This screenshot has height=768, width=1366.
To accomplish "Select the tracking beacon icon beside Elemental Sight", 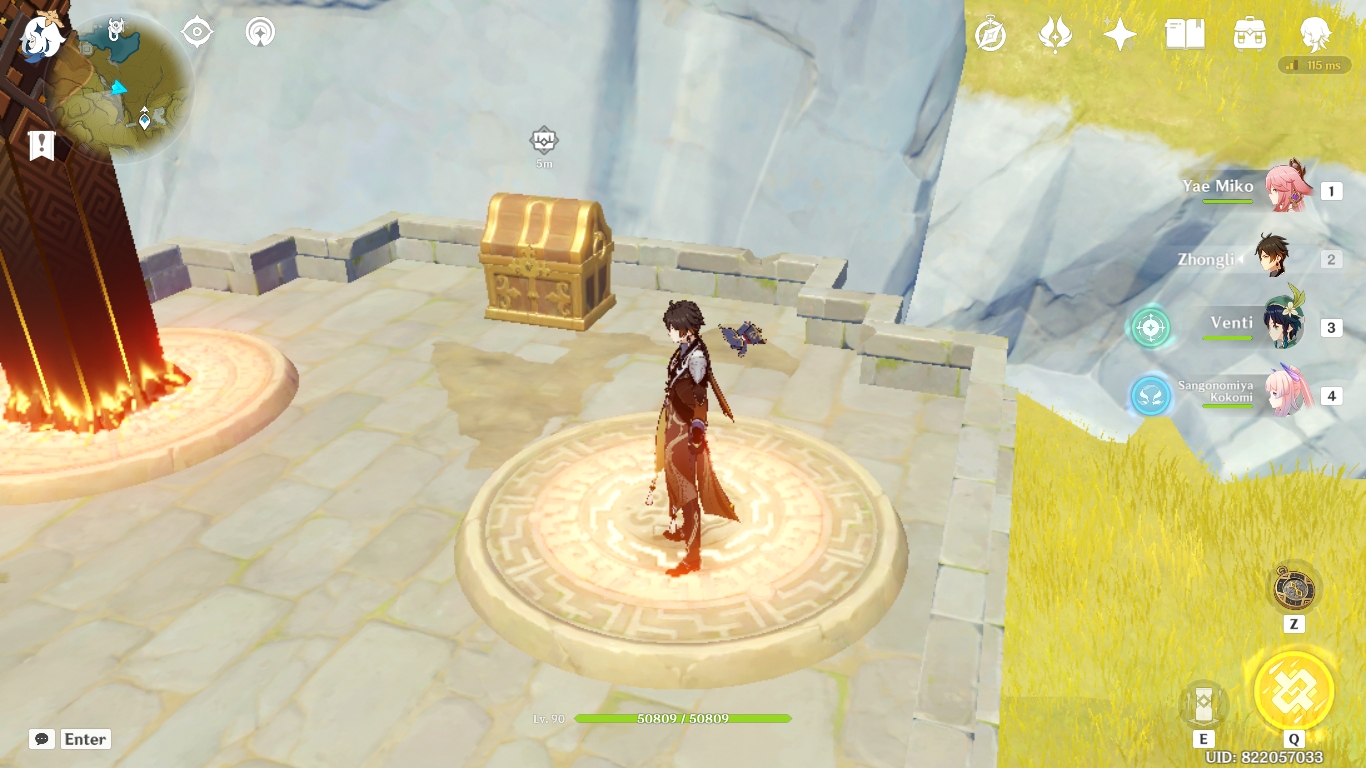I will tap(259, 31).
